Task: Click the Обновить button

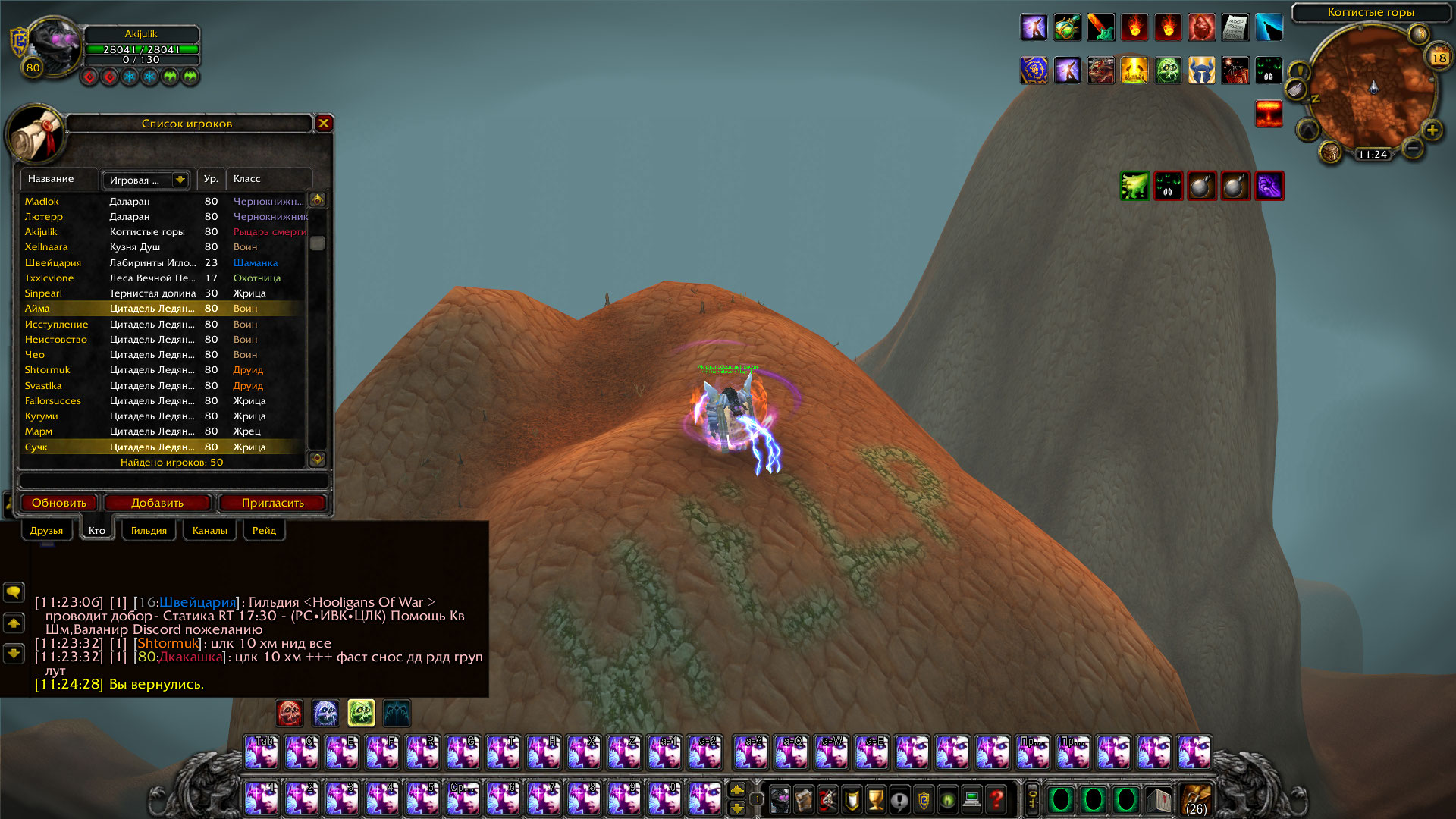Action: tap(59, 503)
